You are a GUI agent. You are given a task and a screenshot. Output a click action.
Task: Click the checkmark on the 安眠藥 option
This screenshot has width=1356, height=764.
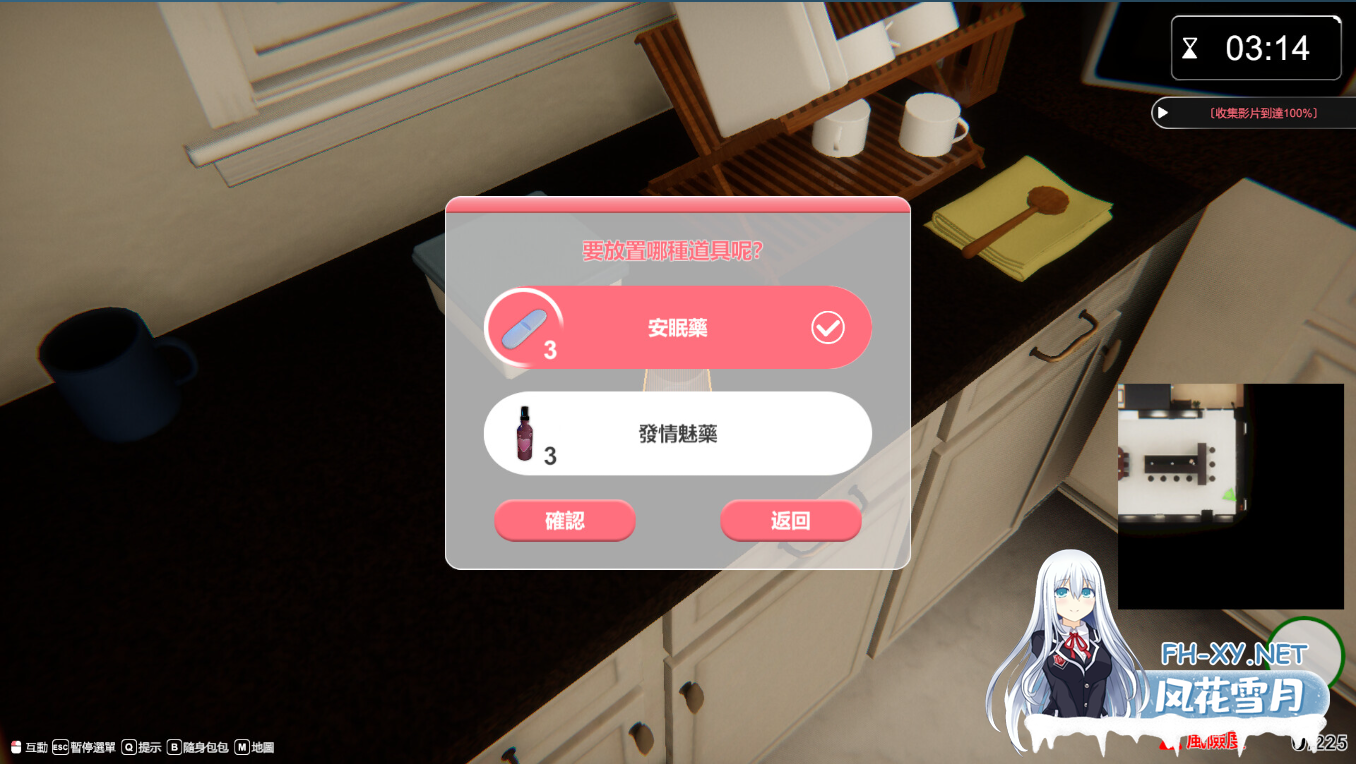pyautogui.click(x=826, y=326)
